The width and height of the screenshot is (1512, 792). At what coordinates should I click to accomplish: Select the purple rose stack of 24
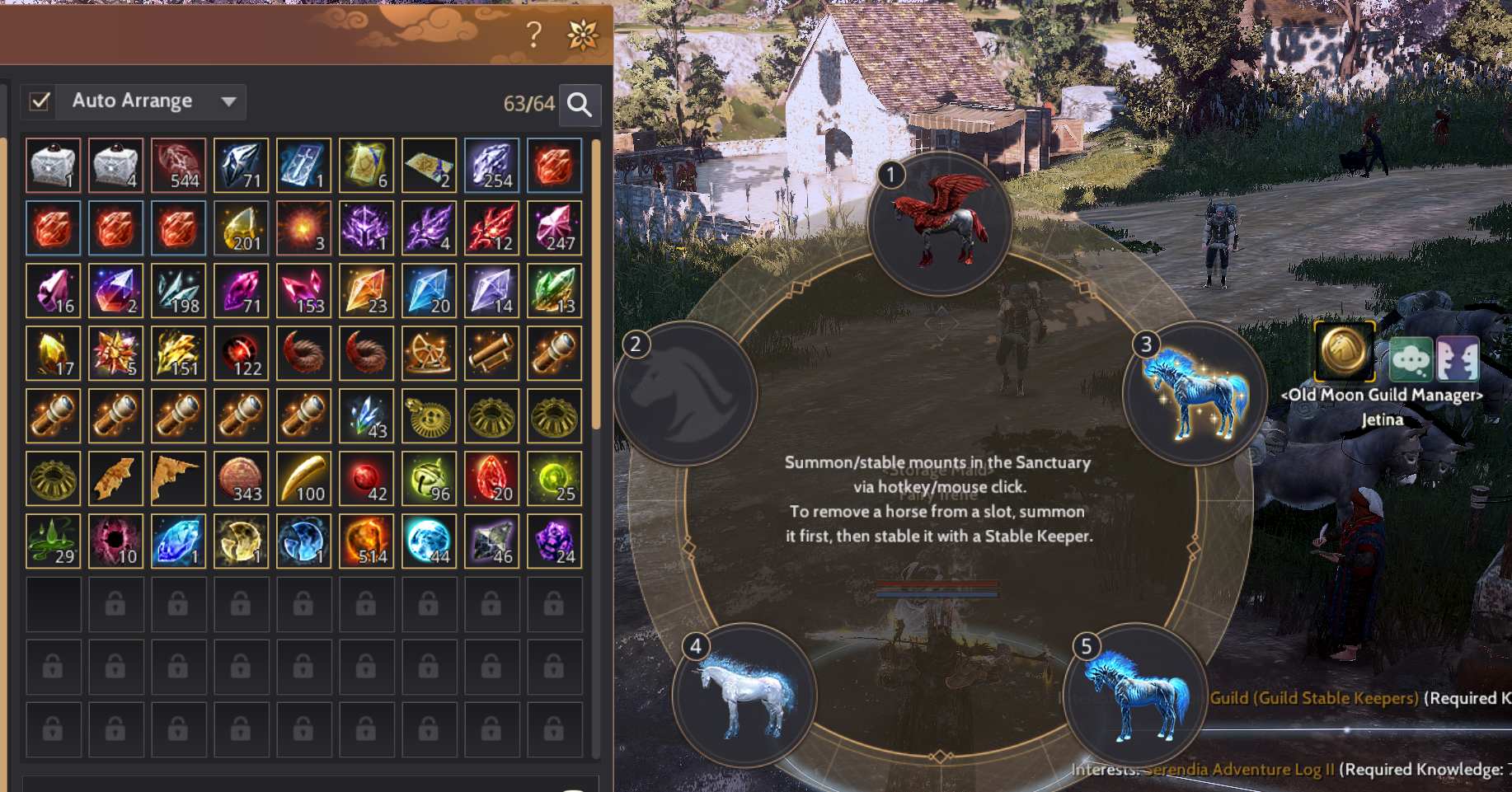(x=554, y=541)
